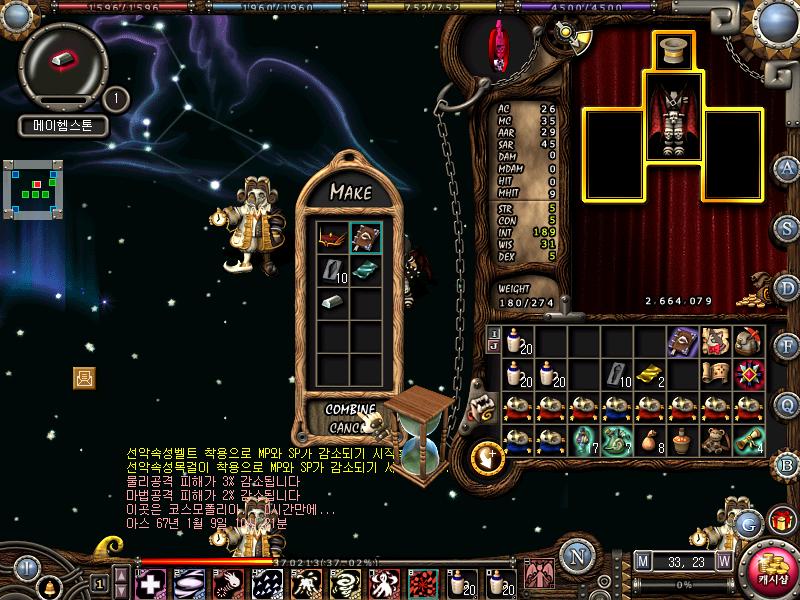Click the round Q button on right edge
The width and height of the screenshot is (800, 600).
tap(787, 404)
